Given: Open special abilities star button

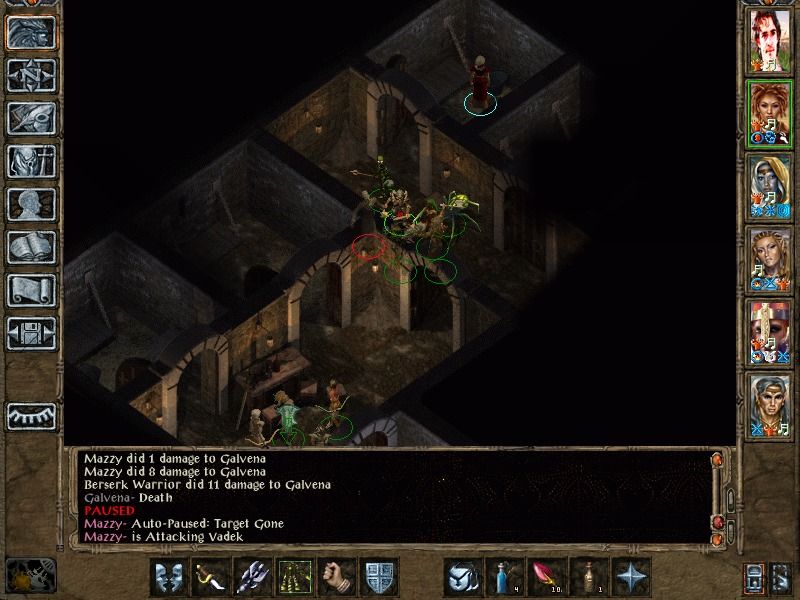Looking at the screenshot, I should click(x=631, y=577).
